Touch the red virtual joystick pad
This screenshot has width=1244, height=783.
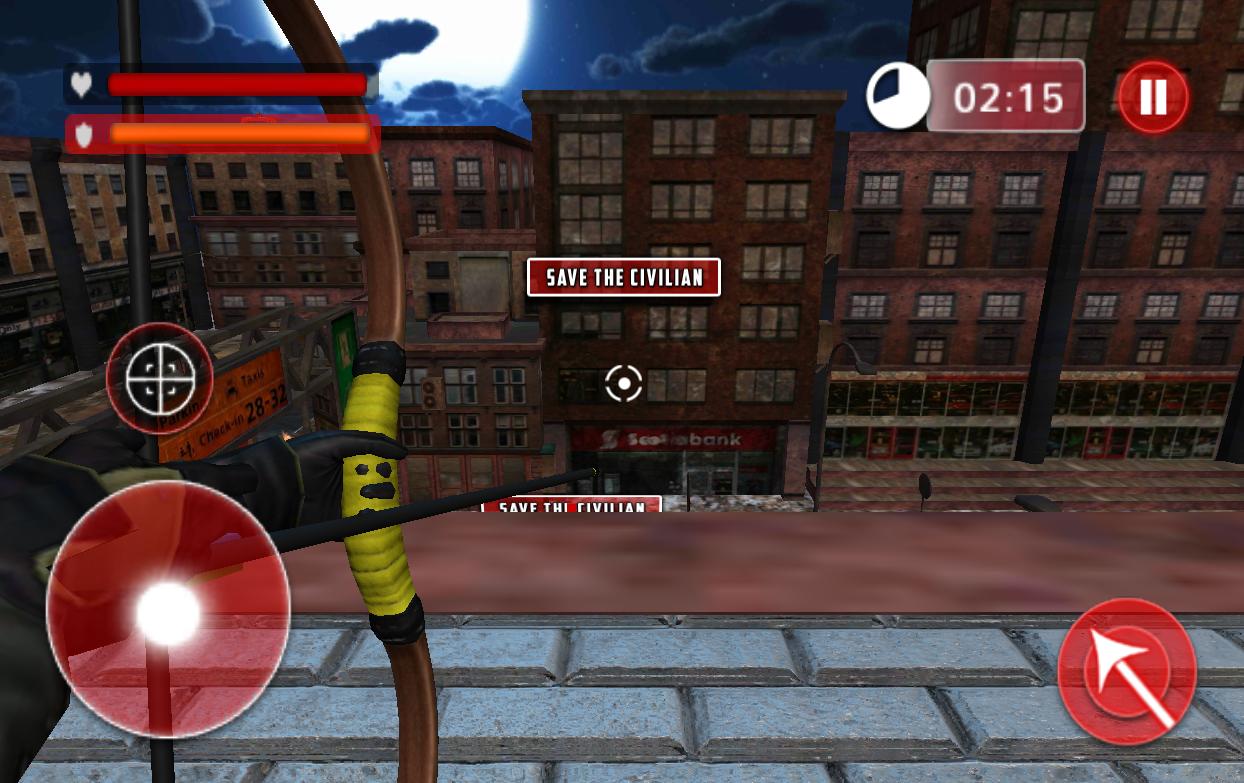click(x=168, y=609)
